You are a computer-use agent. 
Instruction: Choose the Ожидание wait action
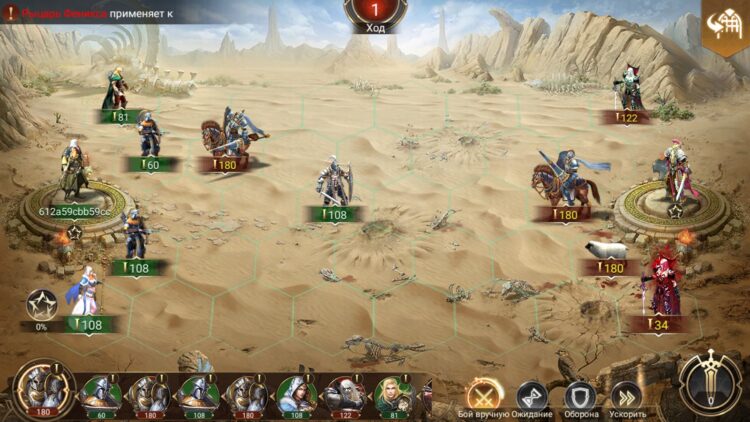pos(531,396)
